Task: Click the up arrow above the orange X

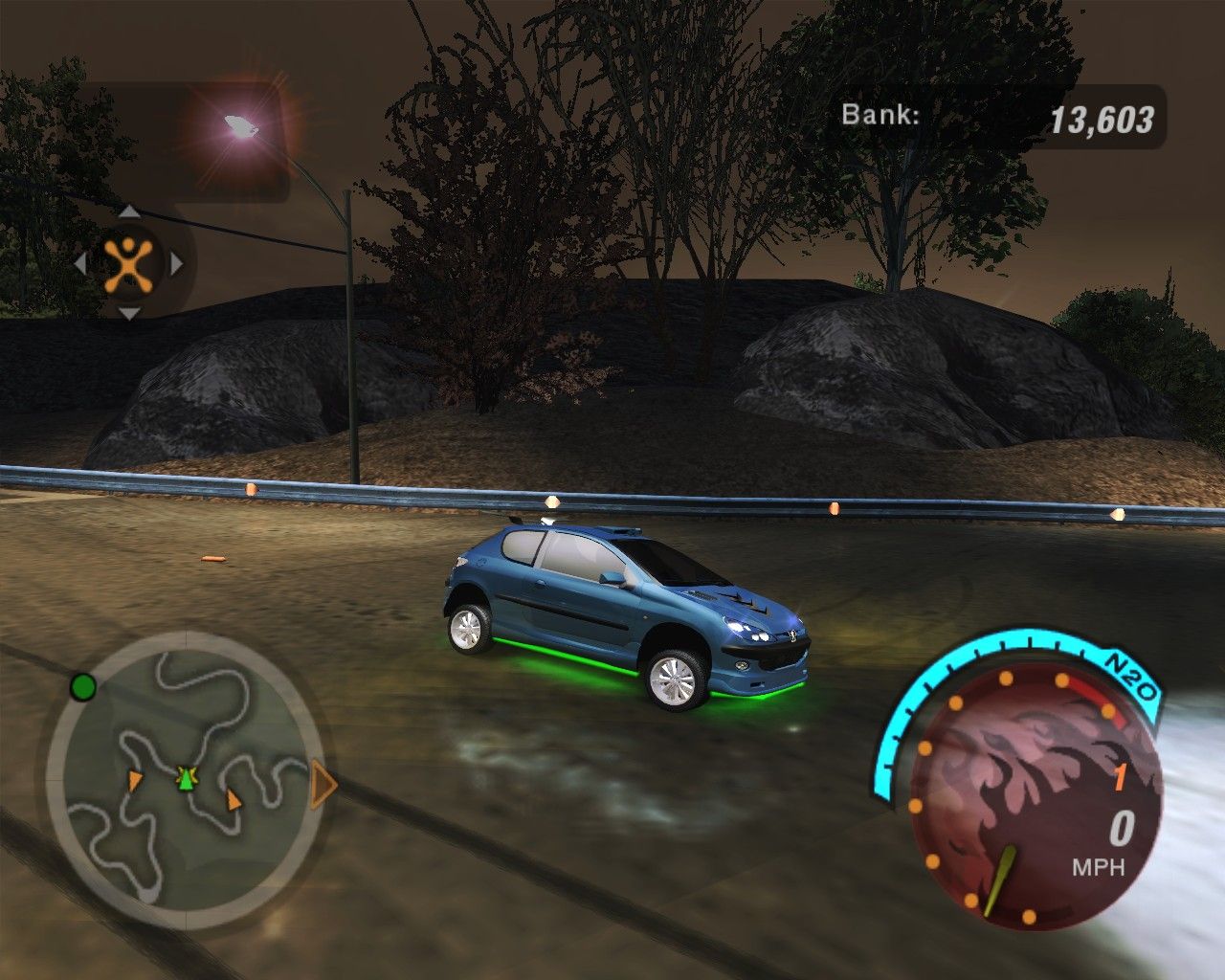Action: point(129,212)
